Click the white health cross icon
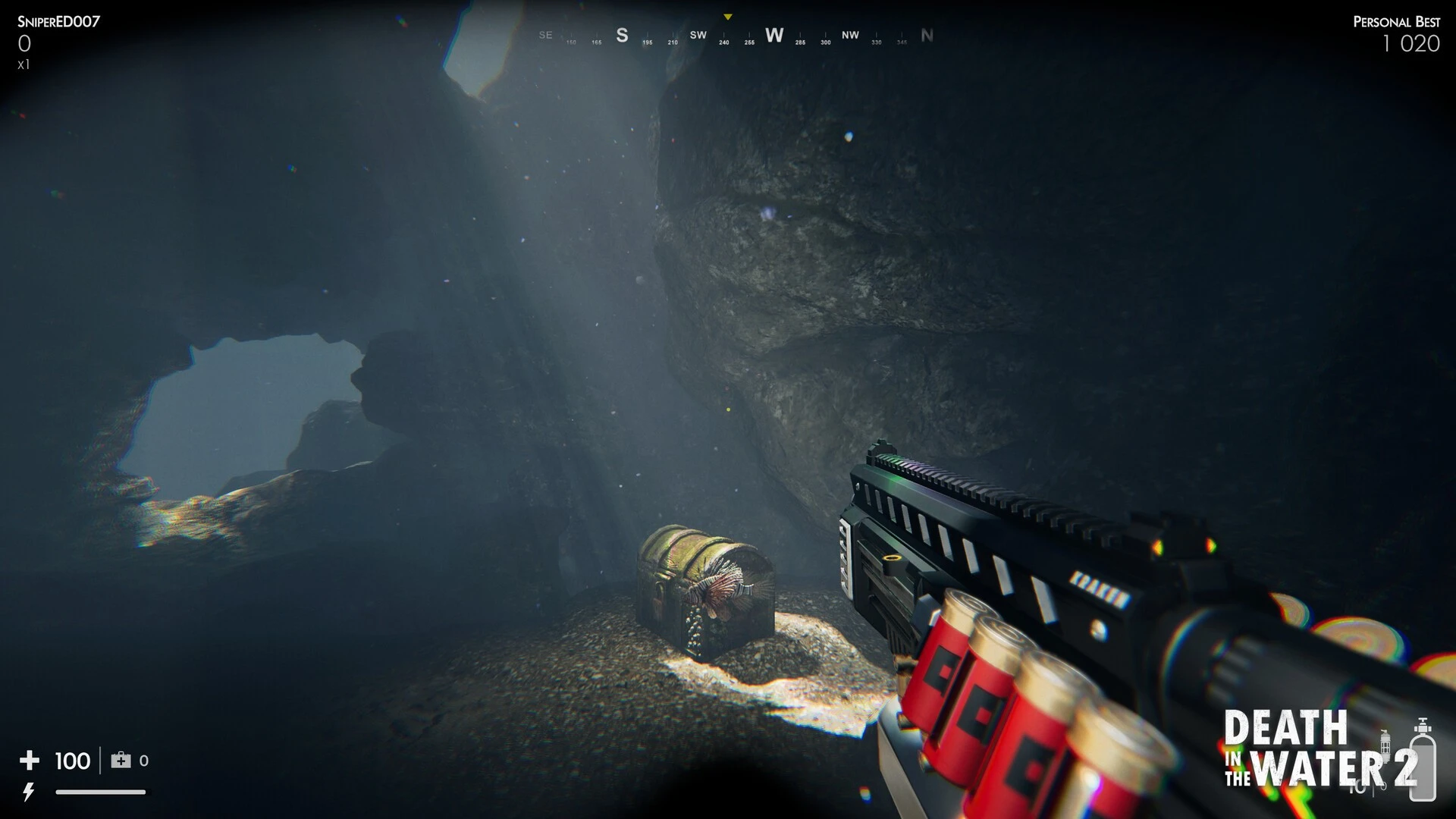Screen dimensions: 1456x819 pyautogui.click(x=30, y=760)
